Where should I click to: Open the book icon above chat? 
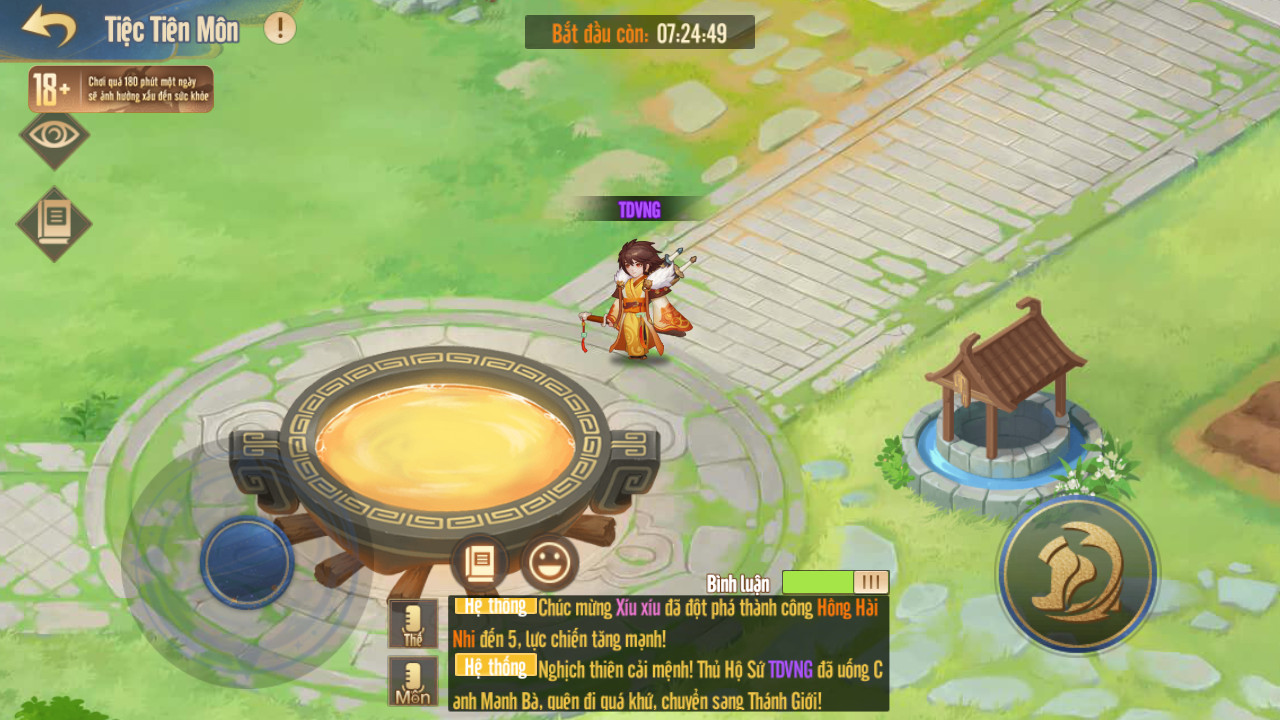point(479,563)
